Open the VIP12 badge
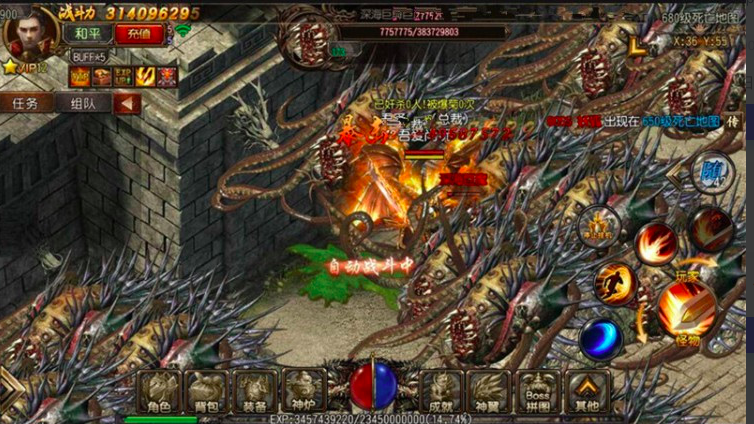Viewport: 754px width, 424px height. pos(30,67)
